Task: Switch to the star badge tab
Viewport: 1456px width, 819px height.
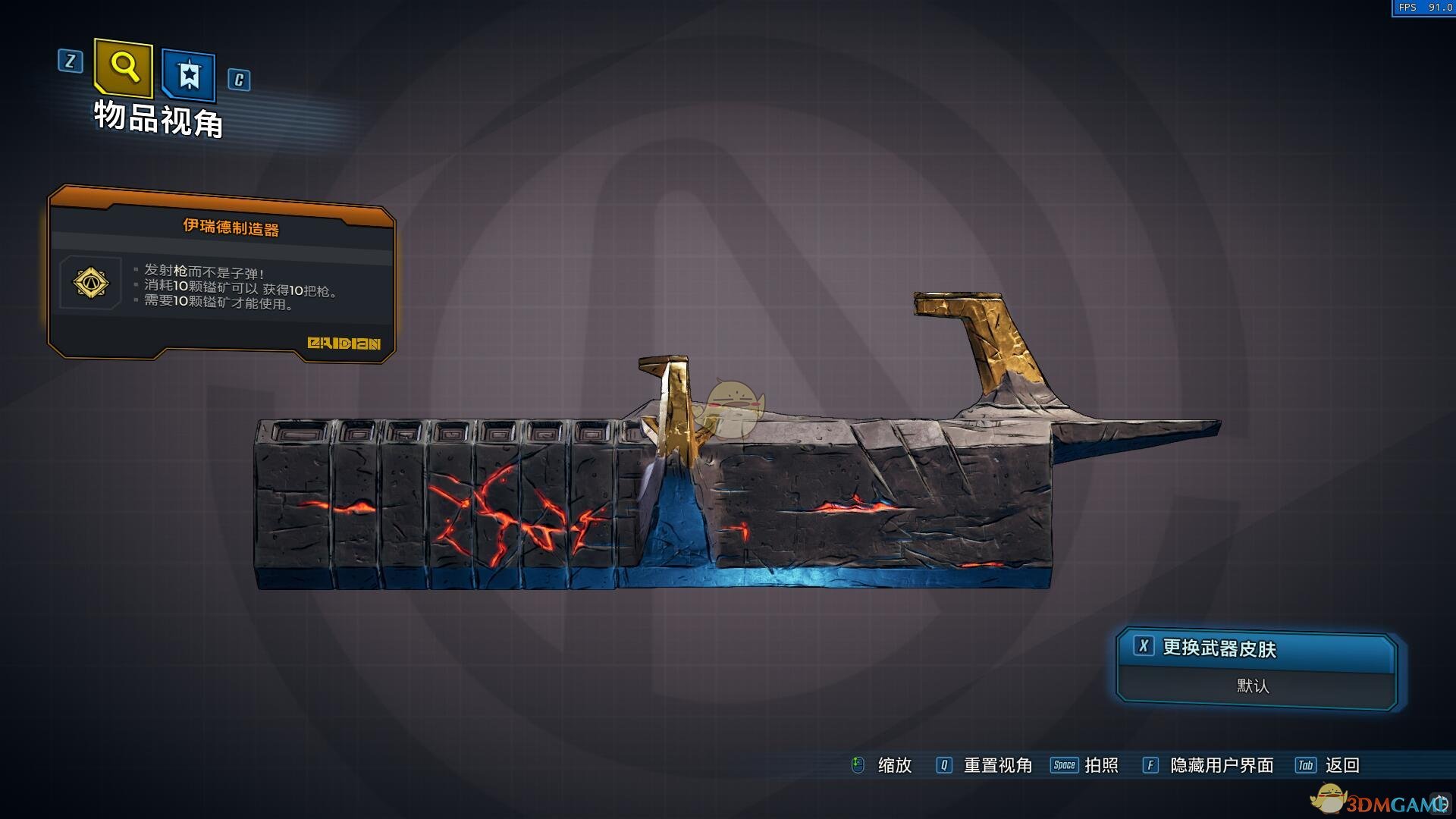Action: click(x=189, y=75)
